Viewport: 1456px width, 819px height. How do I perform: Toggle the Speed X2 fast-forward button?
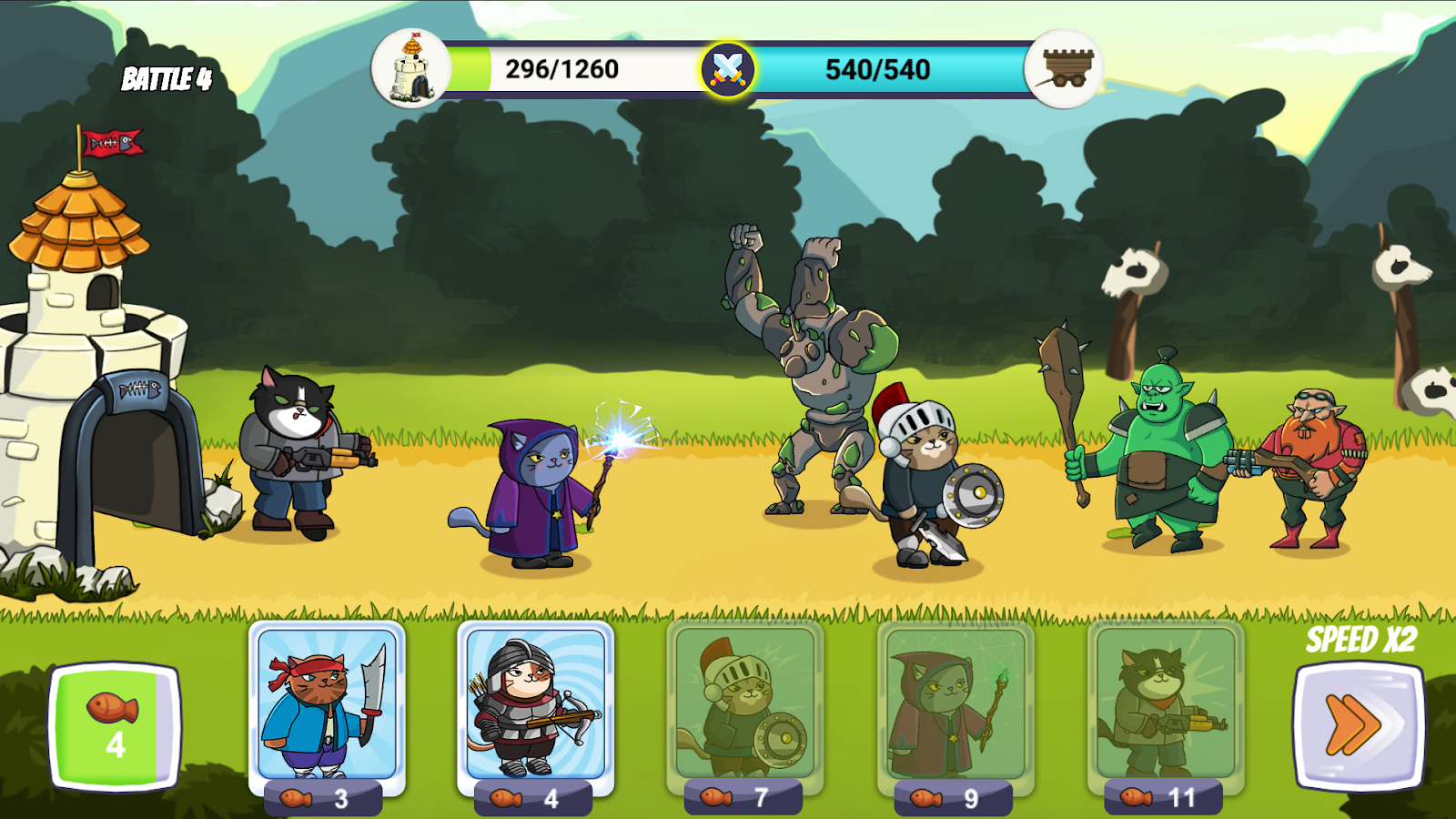point(1358,724)
